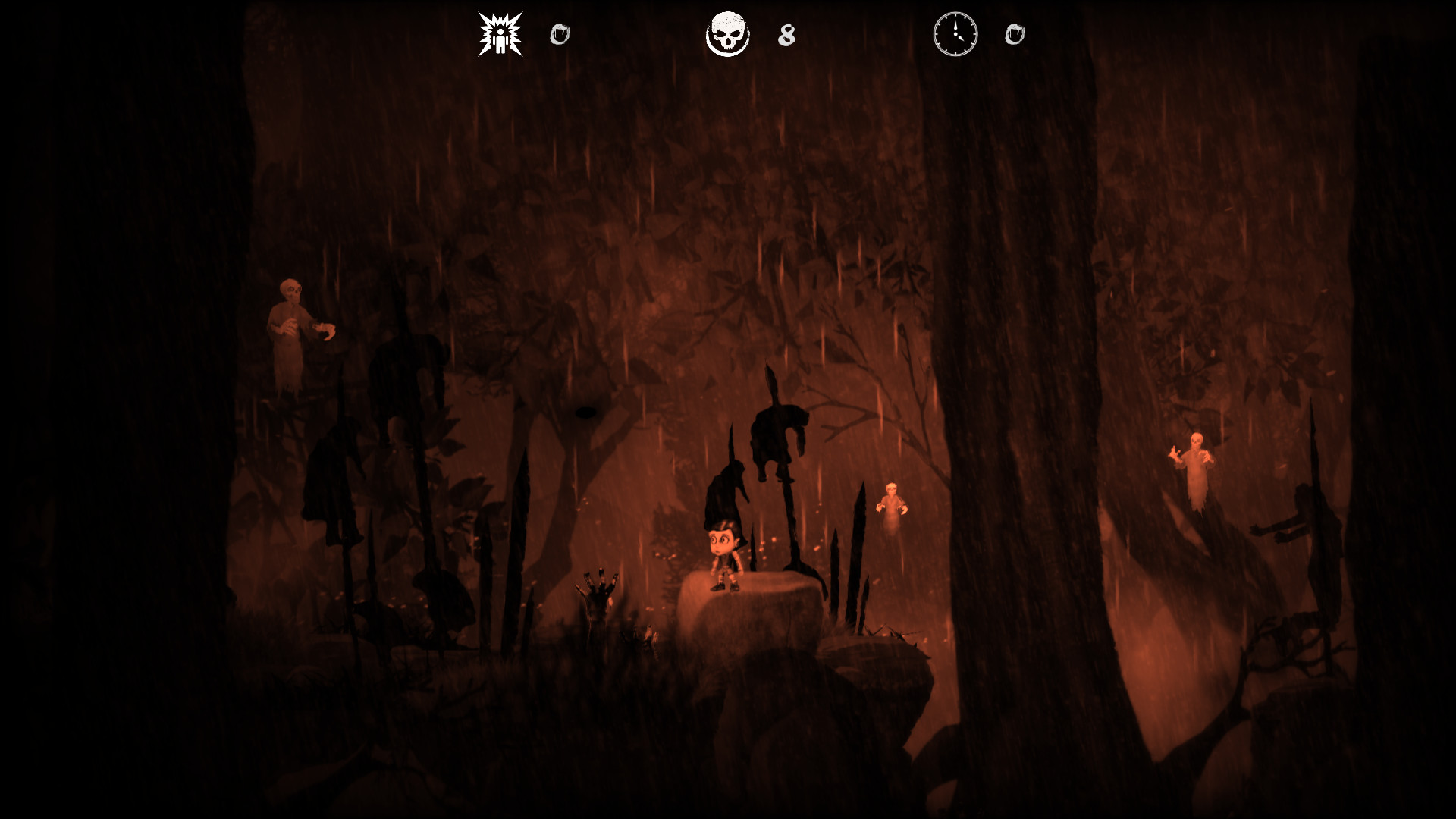The height and width of the screenshot is (819, 1456).
Task: Click the number 8 next to the skull
Action: click(786, 35)
